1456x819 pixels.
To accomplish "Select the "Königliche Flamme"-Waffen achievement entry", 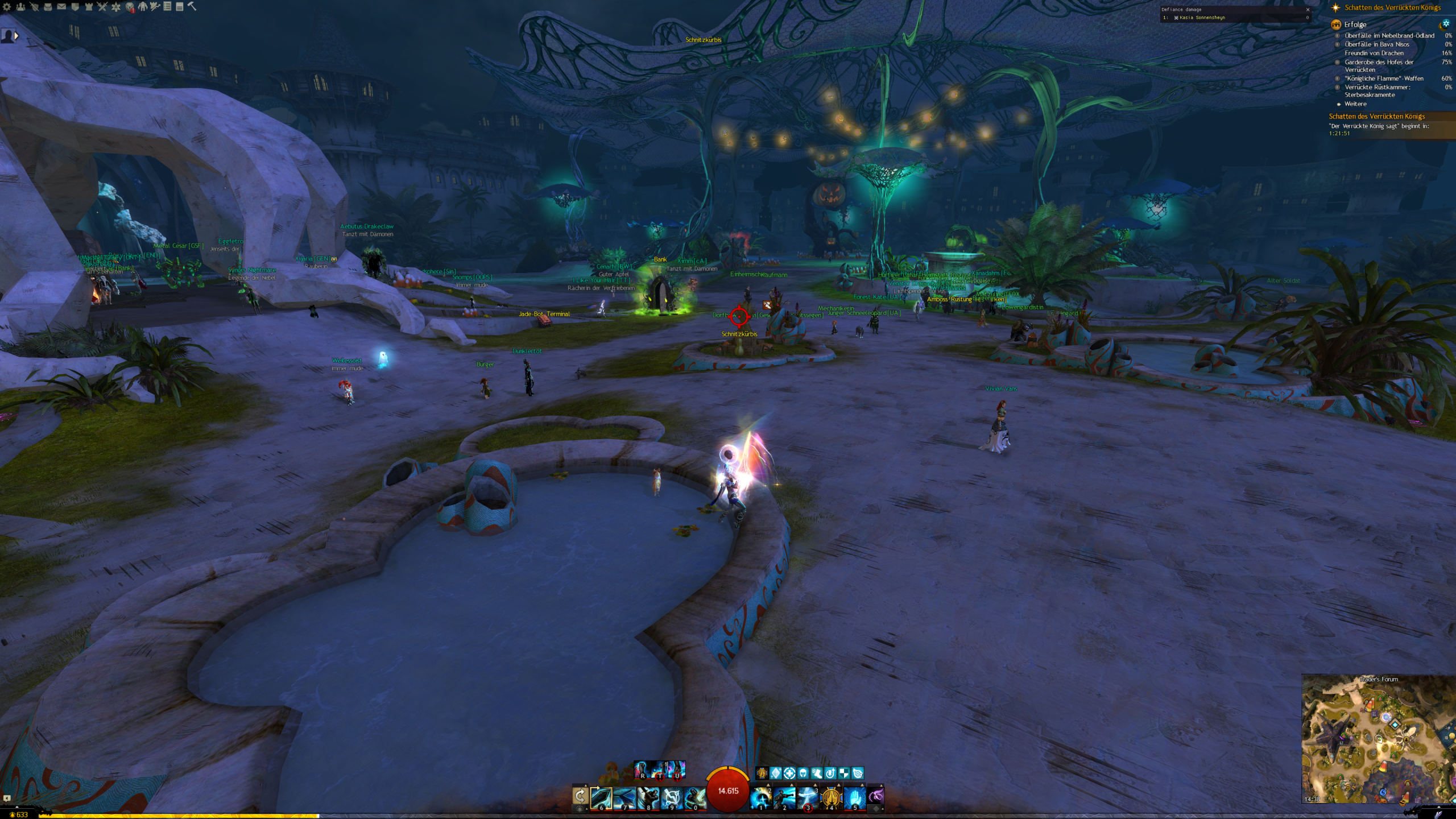I will click(x=1384, y=78).
